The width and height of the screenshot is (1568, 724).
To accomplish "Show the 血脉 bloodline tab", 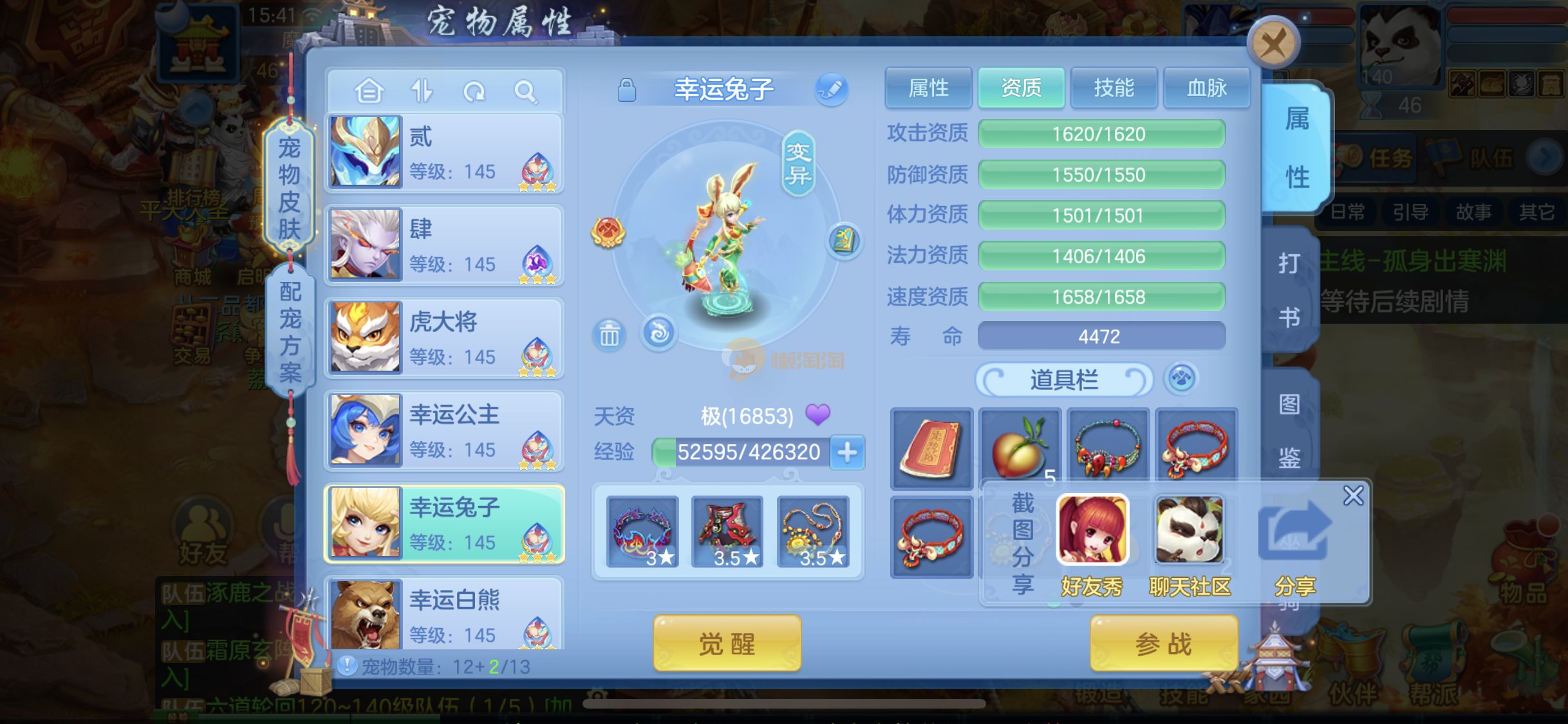I will tap(1206, 88).
